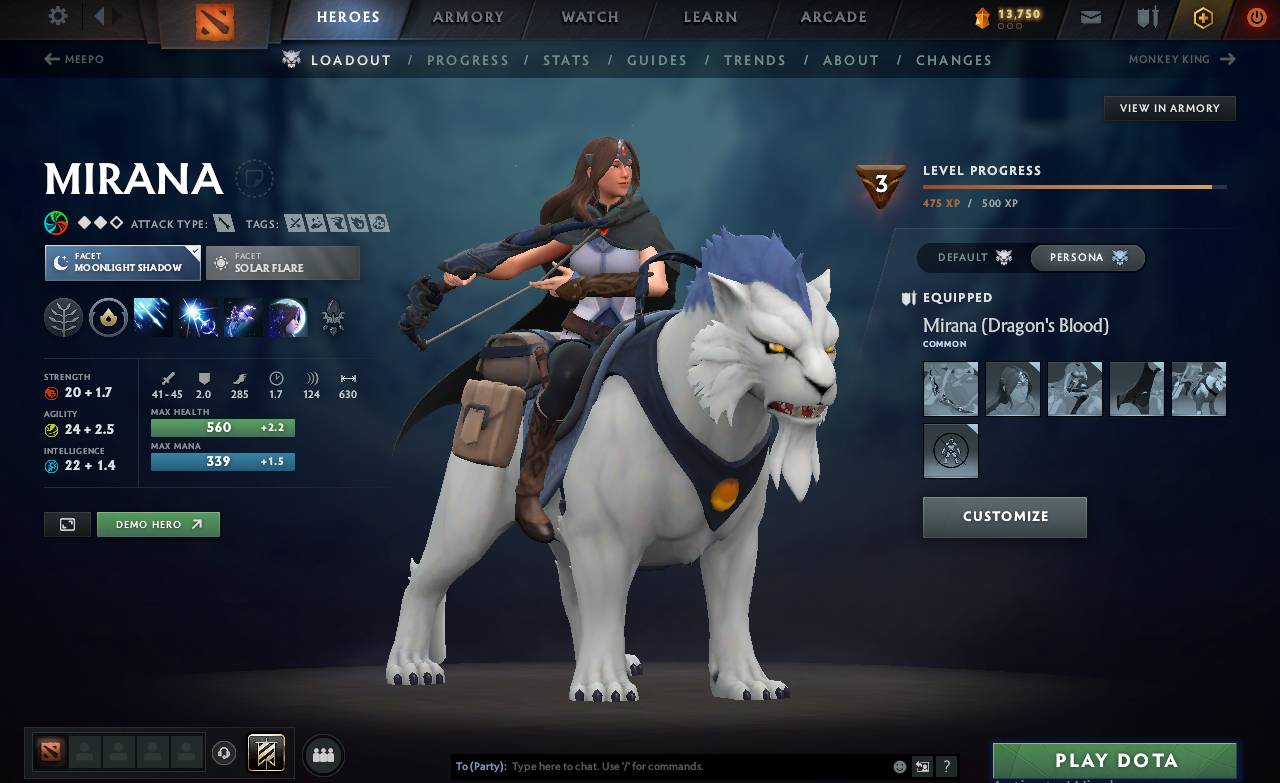Switch to the Solar Flare facet

[282, 263]
